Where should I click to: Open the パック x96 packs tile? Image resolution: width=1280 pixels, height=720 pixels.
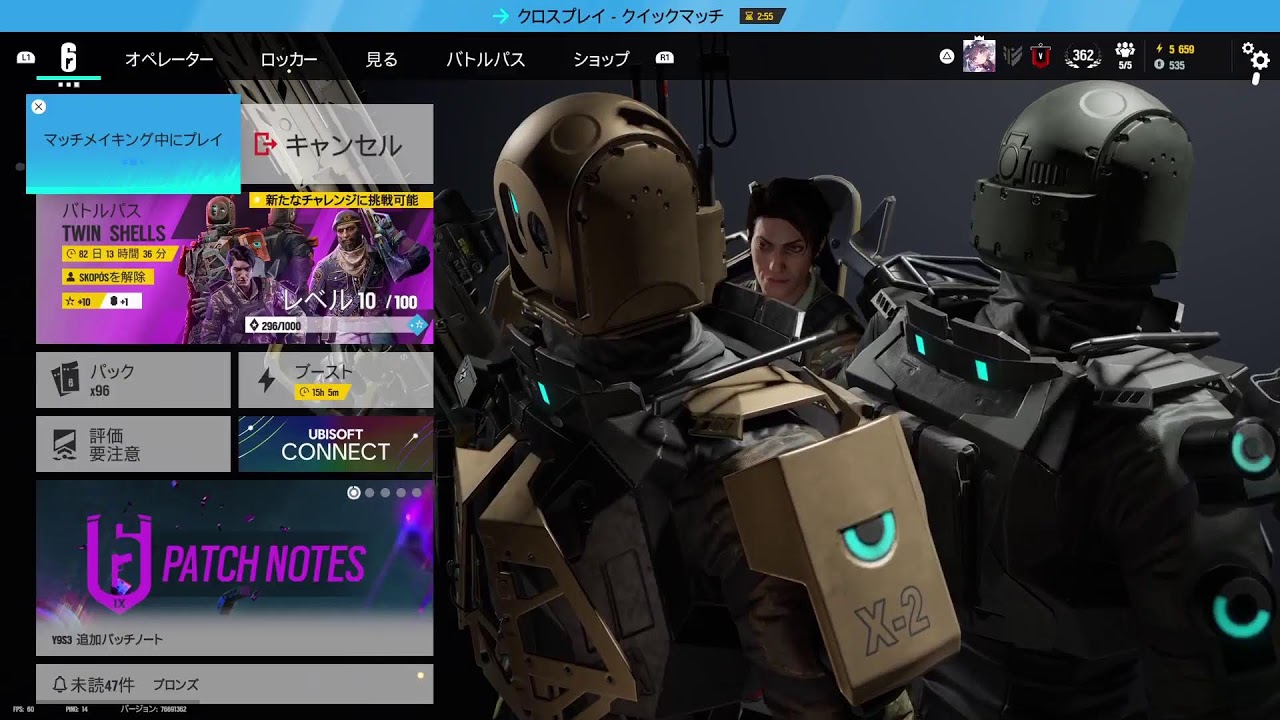pyautogui.click(x=132, y=379)
